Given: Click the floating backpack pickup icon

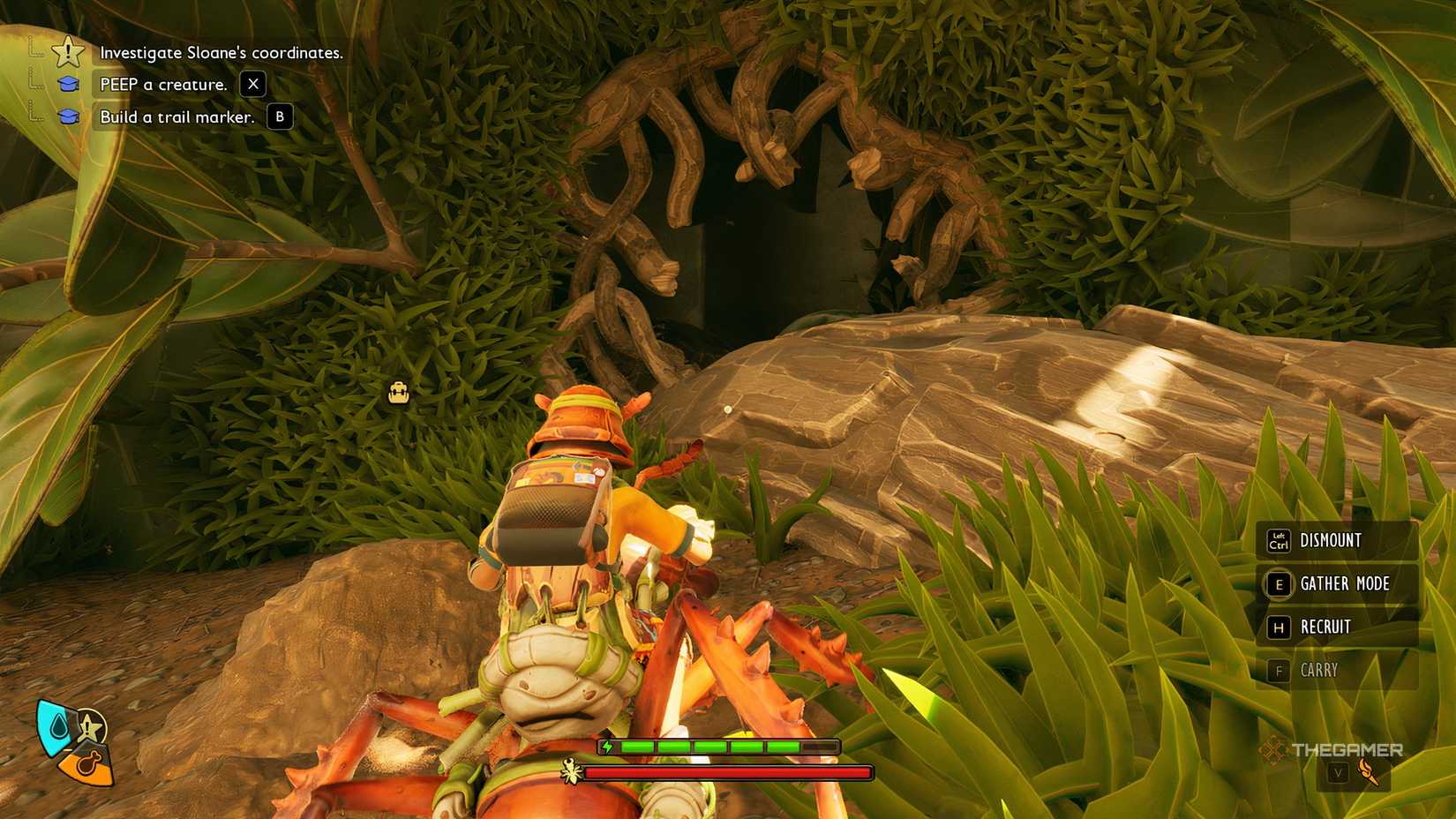Looking at the screenshot, I should (x=398, y=392).
